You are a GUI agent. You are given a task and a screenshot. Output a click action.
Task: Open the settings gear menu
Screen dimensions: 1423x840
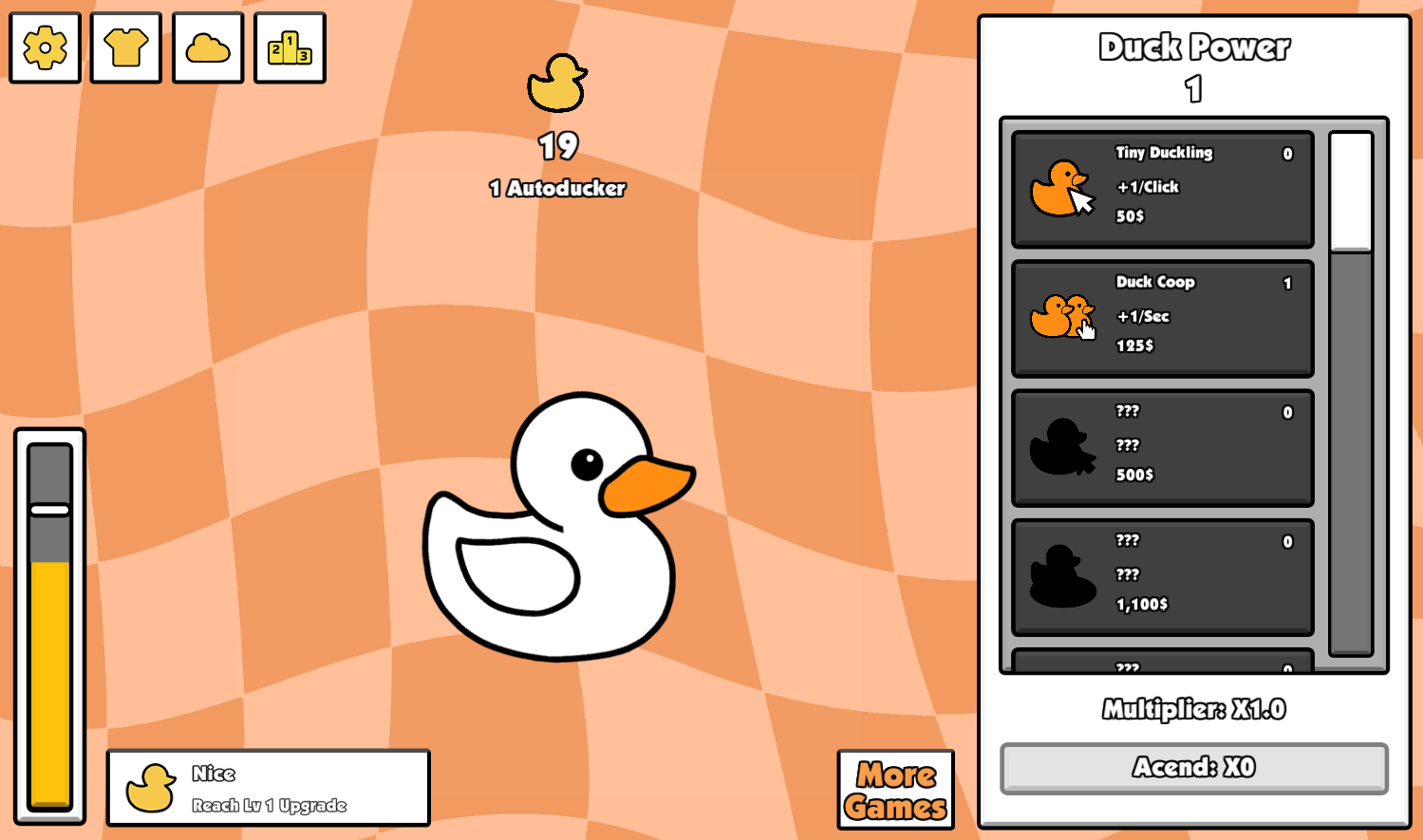click(44, 48)
